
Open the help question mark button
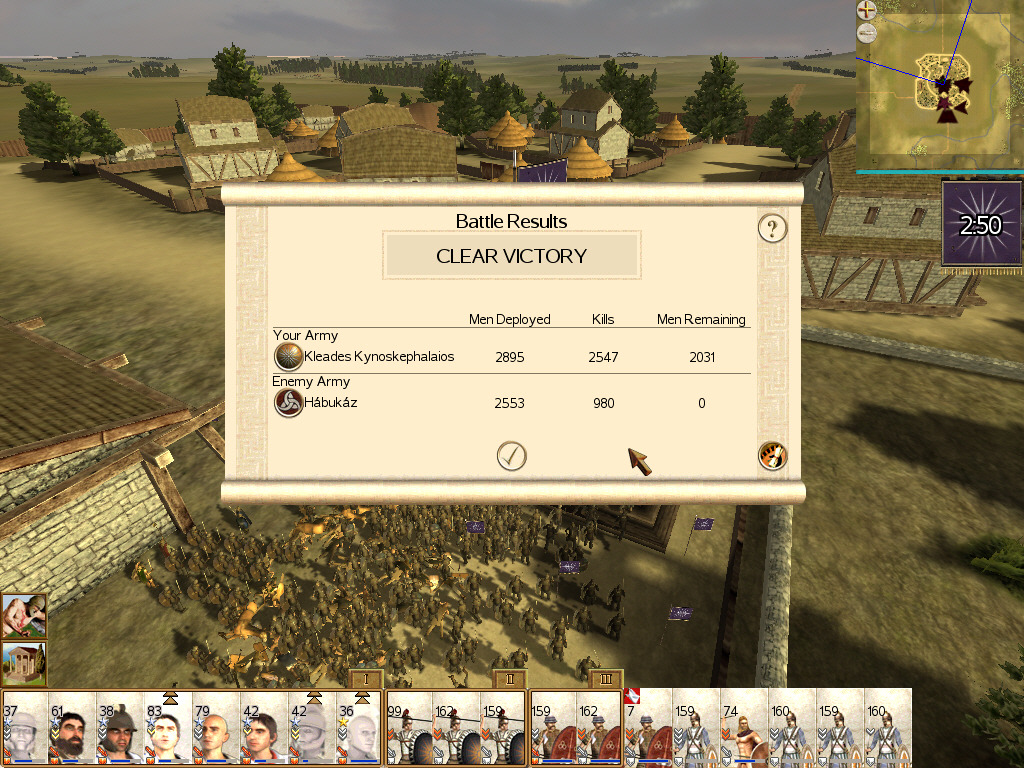tap(771, 229)
